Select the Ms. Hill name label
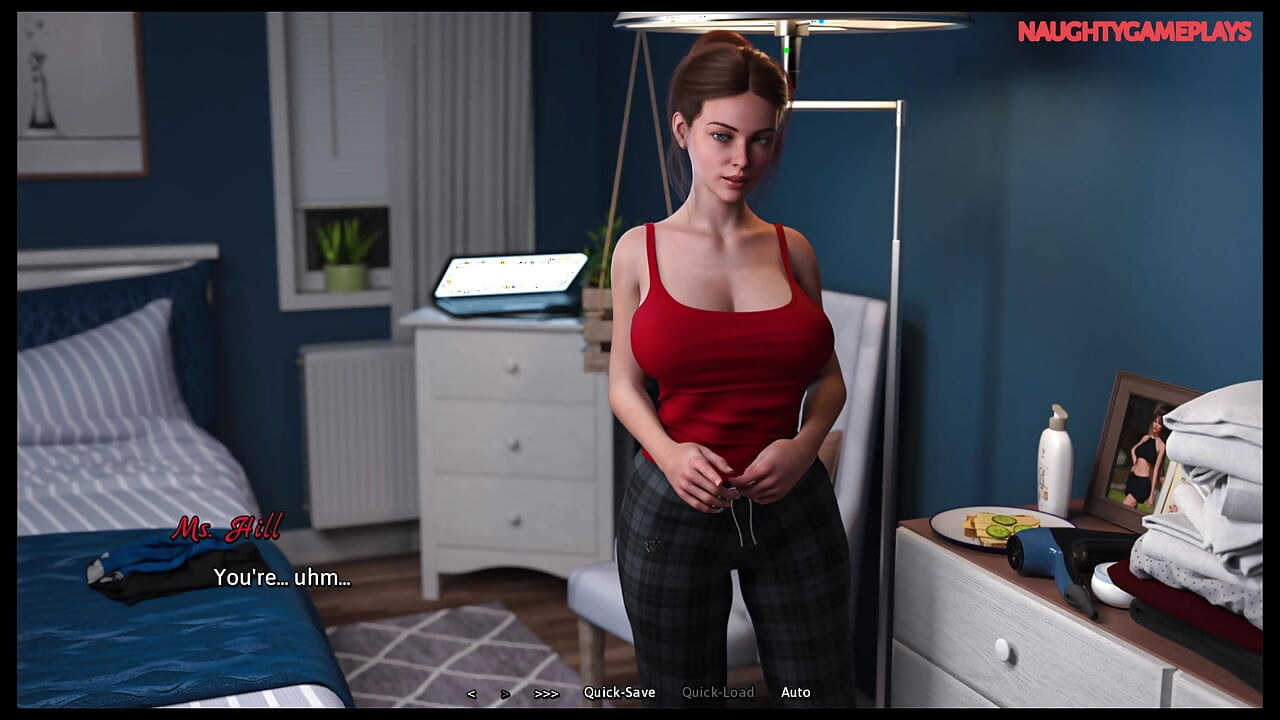The image size is (1280, 720). [228, 530]
